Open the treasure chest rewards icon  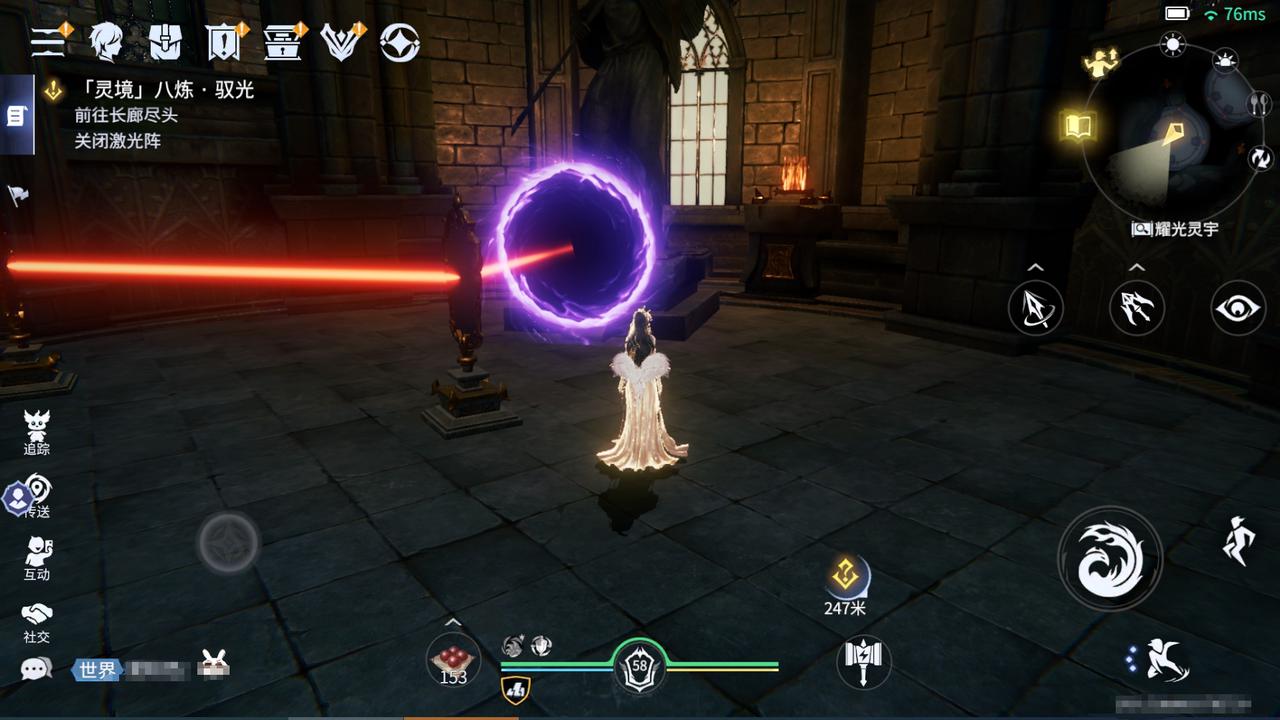(283, 41)
